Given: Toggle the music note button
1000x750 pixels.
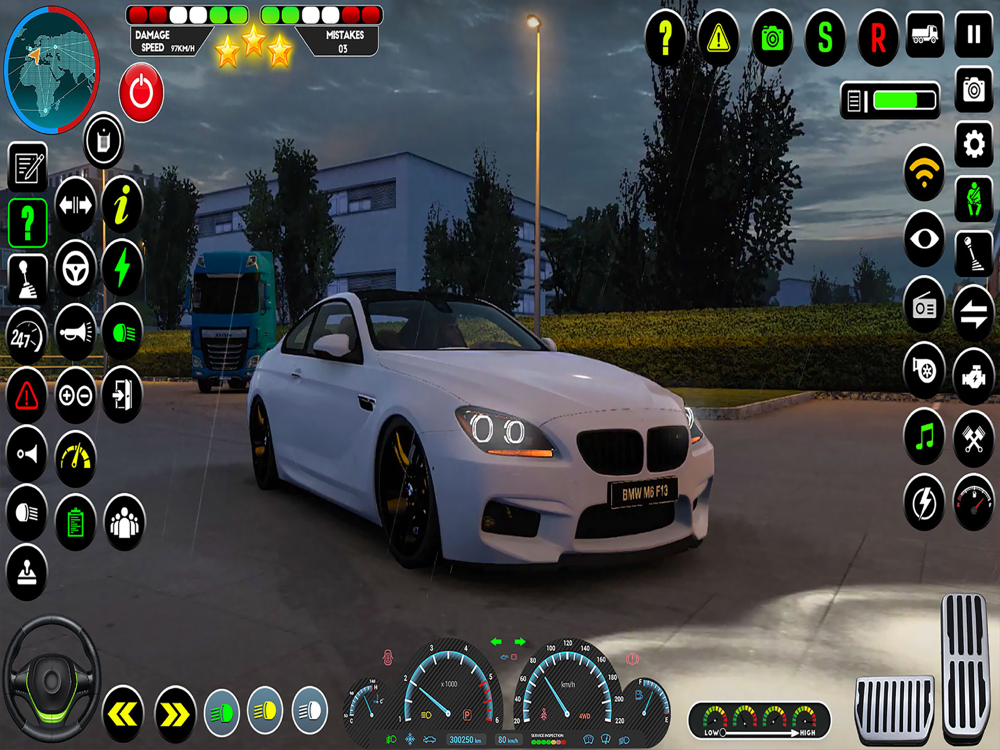Looking at the screenshot, I should pos(924,437).
